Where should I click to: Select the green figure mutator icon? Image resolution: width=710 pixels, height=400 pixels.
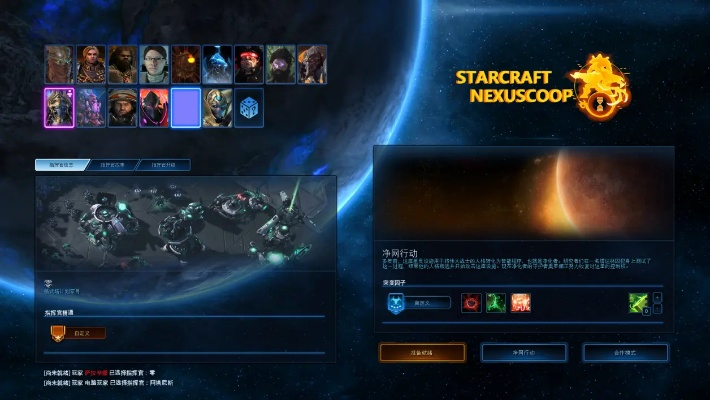click(x=496, y=302)
